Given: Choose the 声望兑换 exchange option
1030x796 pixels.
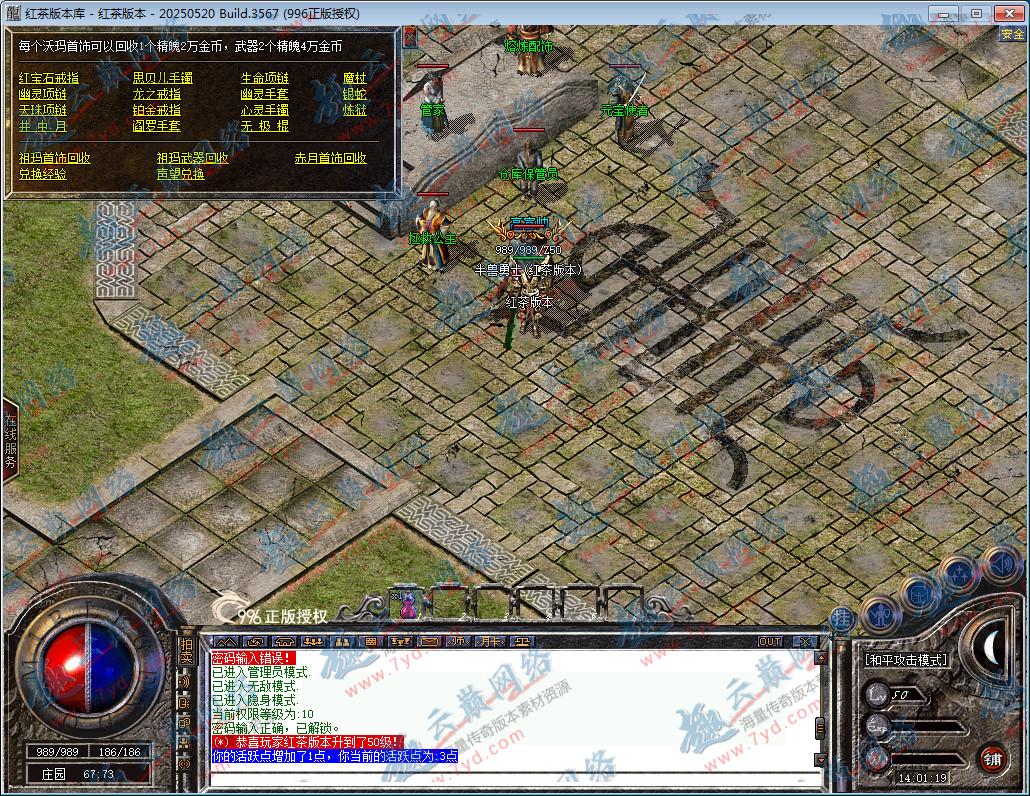Looking at the screenshot, I should [180, 174].
